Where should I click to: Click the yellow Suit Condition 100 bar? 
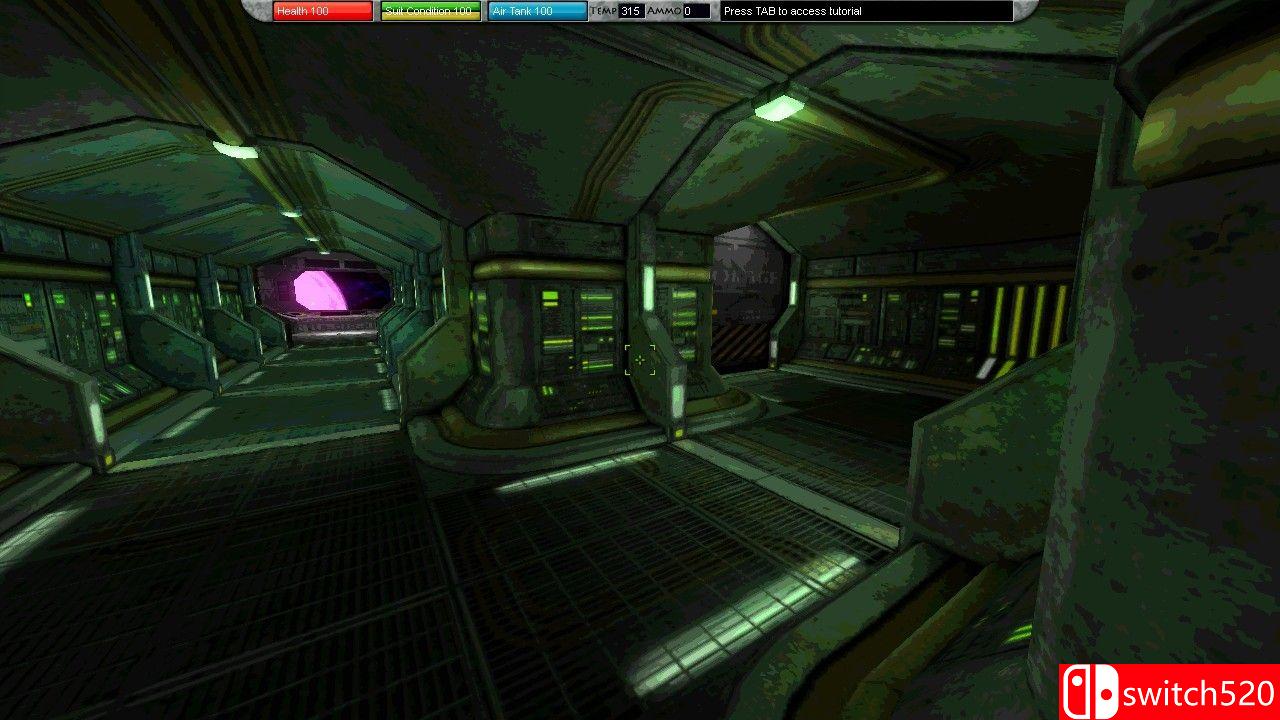click(428, 11)
